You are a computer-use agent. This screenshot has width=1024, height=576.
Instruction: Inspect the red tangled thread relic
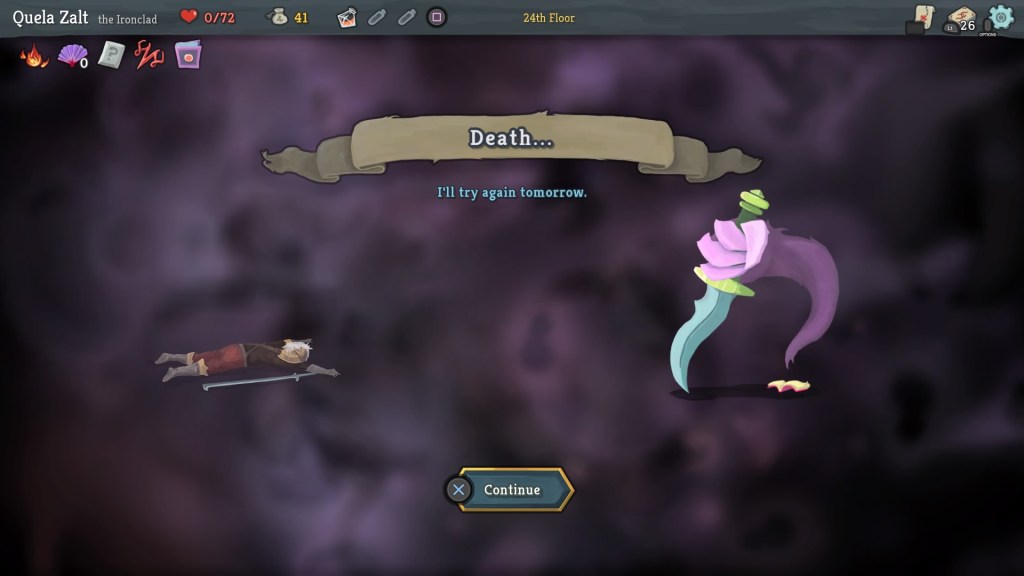pyautogui.click(x=149, y=56)
